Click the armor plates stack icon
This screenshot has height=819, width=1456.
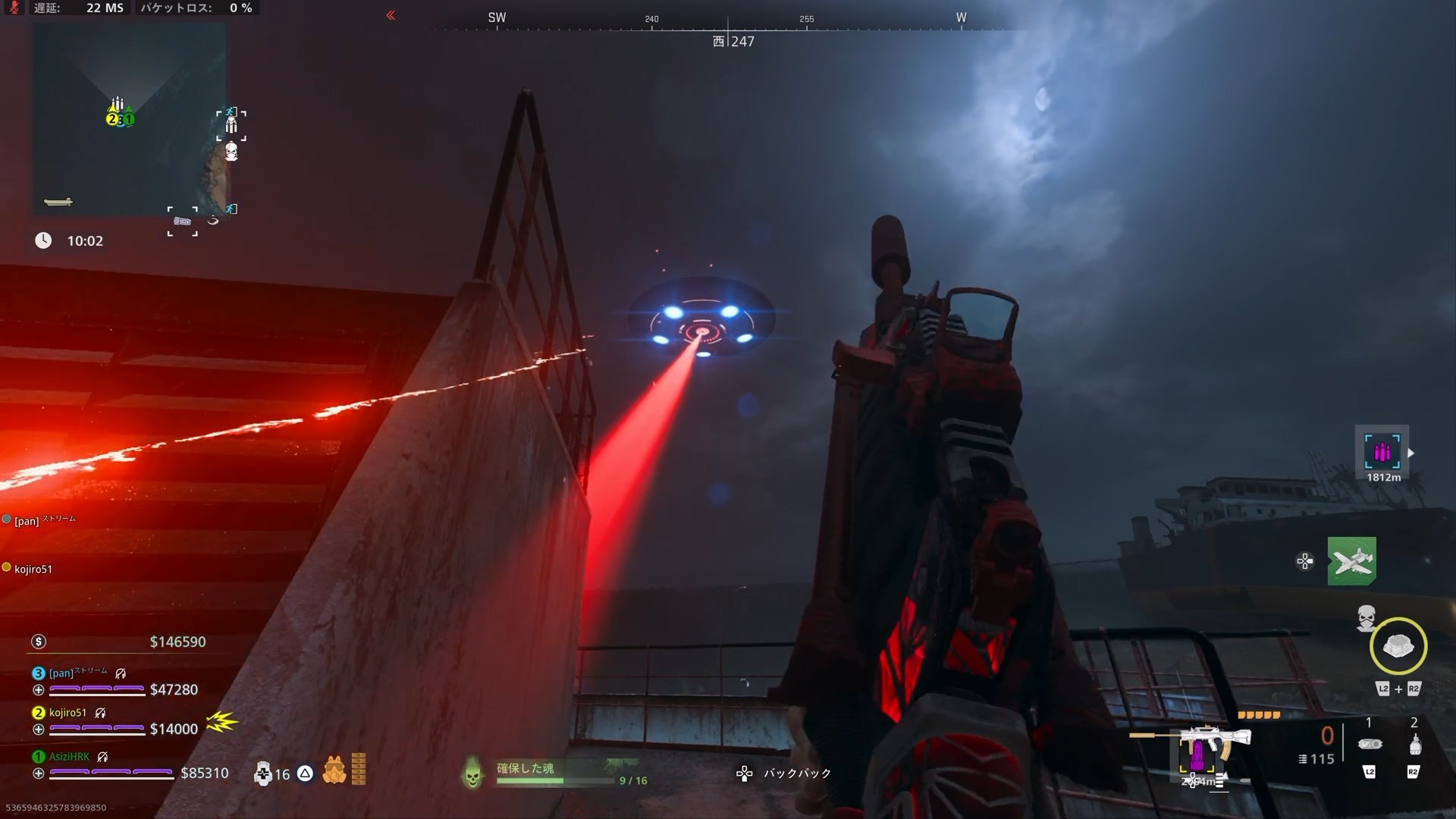click(x=358, y=768)
